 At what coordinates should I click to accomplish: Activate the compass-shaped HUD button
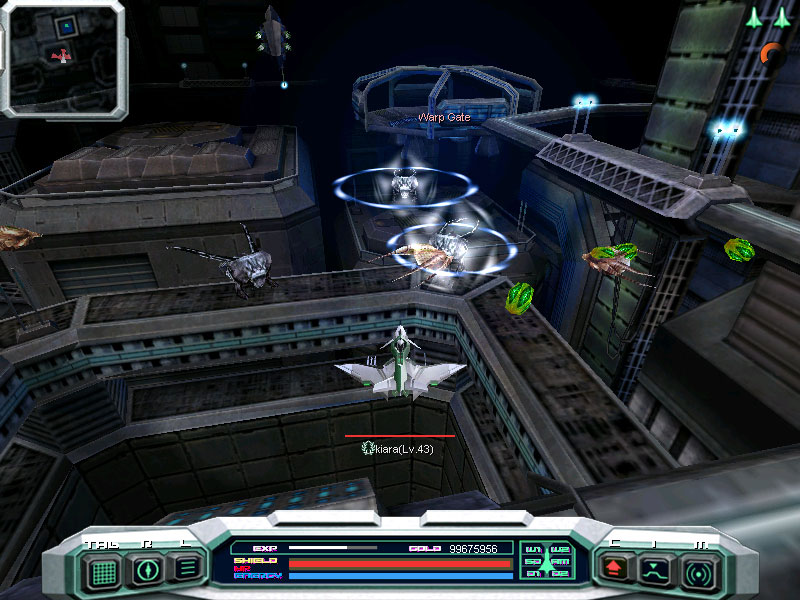pyautogui.click(x=146, y=571)
